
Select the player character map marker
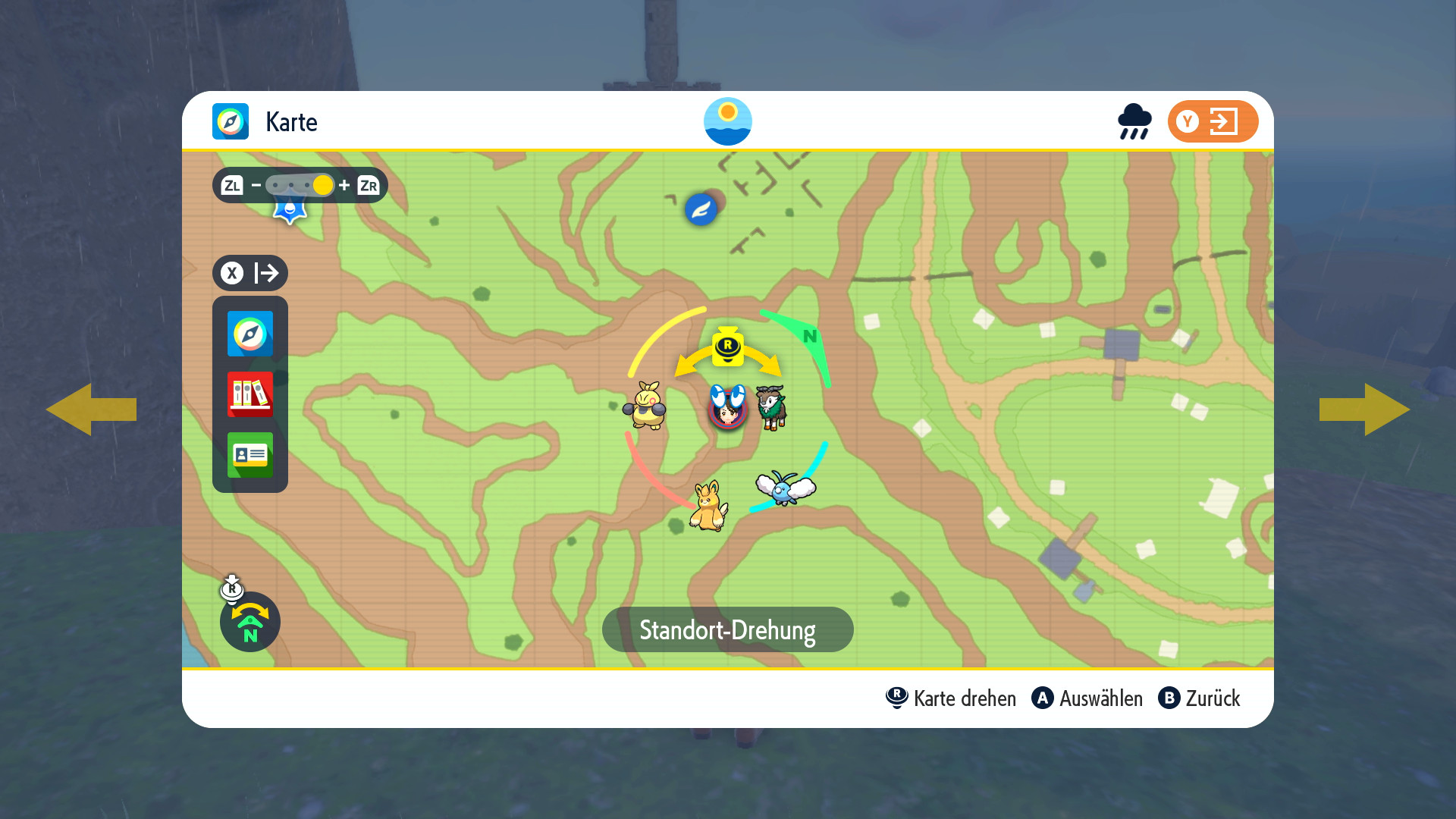point(727,408)
